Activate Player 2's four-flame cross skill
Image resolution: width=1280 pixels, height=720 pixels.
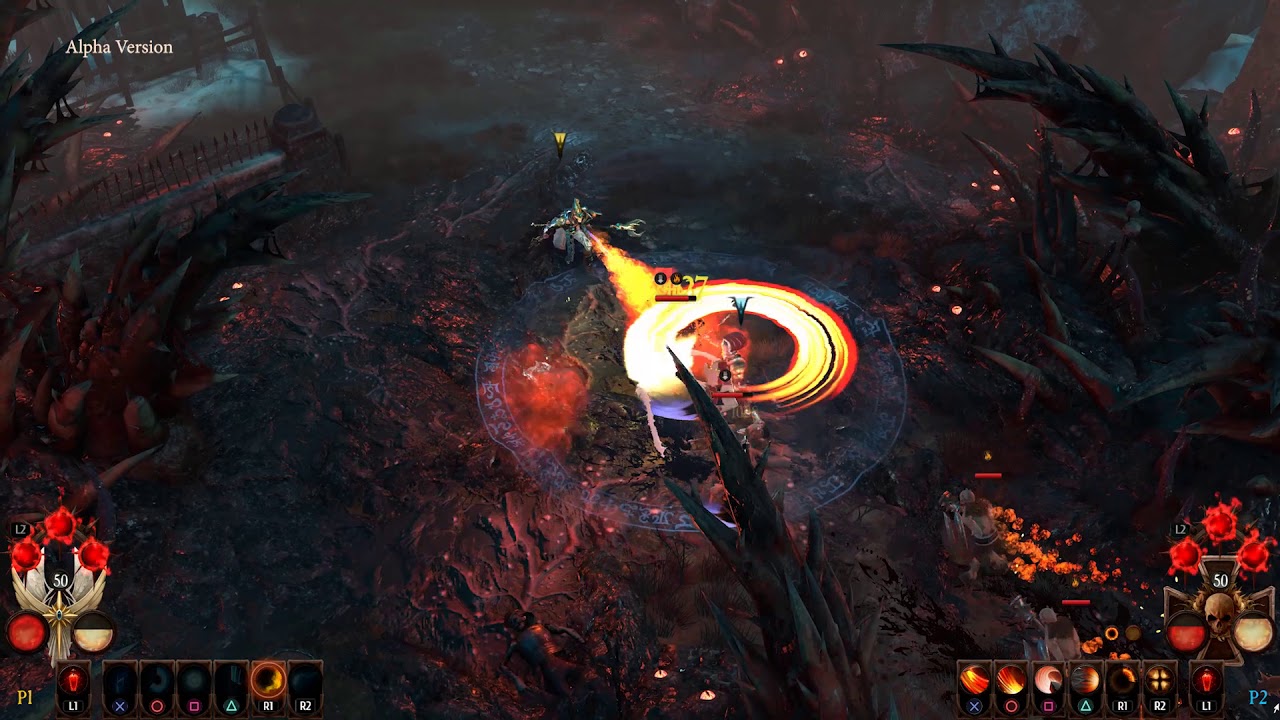pyautogui.click(x=1159, y=681)
